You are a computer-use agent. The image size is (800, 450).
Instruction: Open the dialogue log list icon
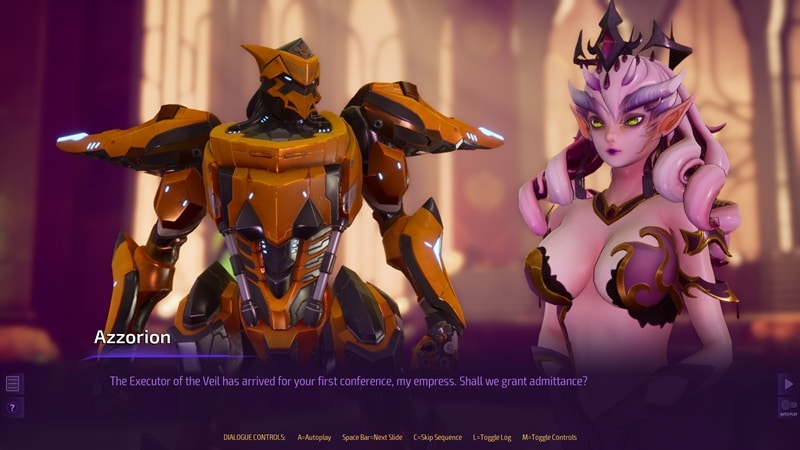pyautogui.click(x=13, y=383)
